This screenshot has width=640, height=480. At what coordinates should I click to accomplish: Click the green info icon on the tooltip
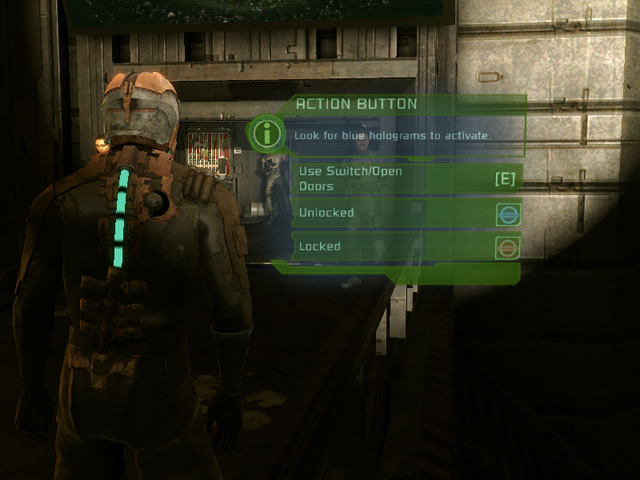(x=266, y=132)
